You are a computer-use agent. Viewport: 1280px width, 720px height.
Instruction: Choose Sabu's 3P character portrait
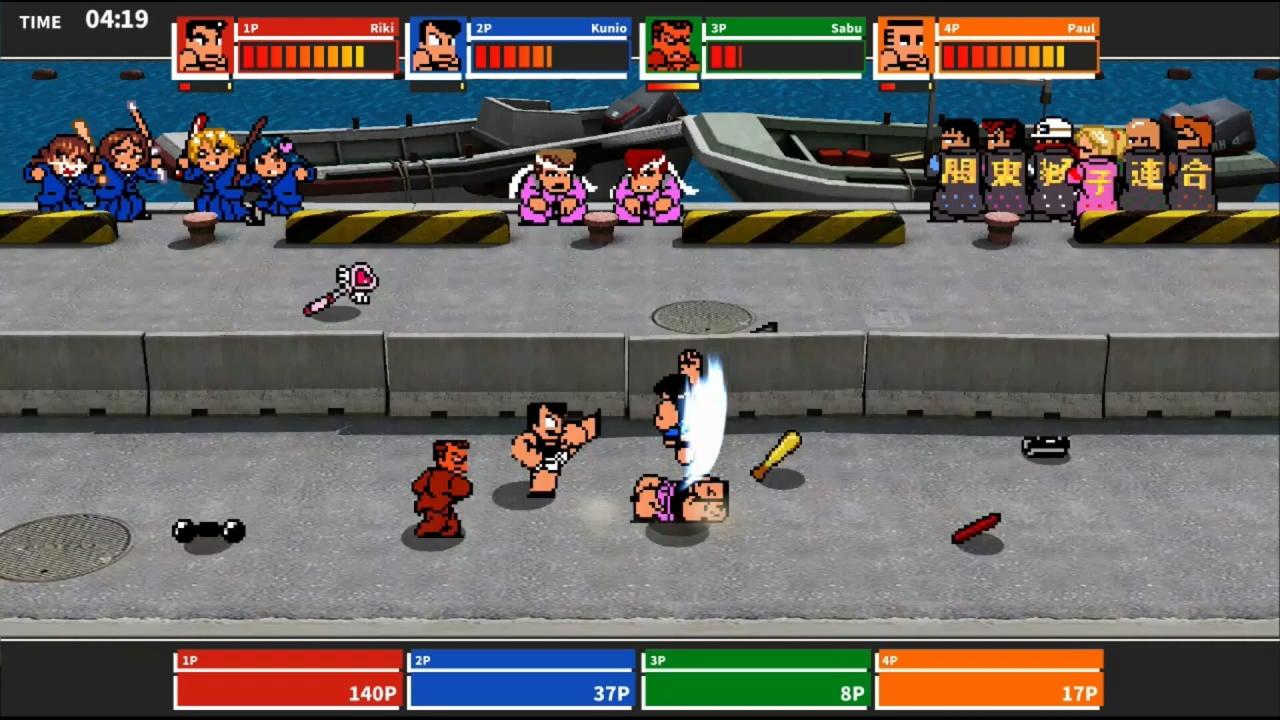[x=671, y=47]
